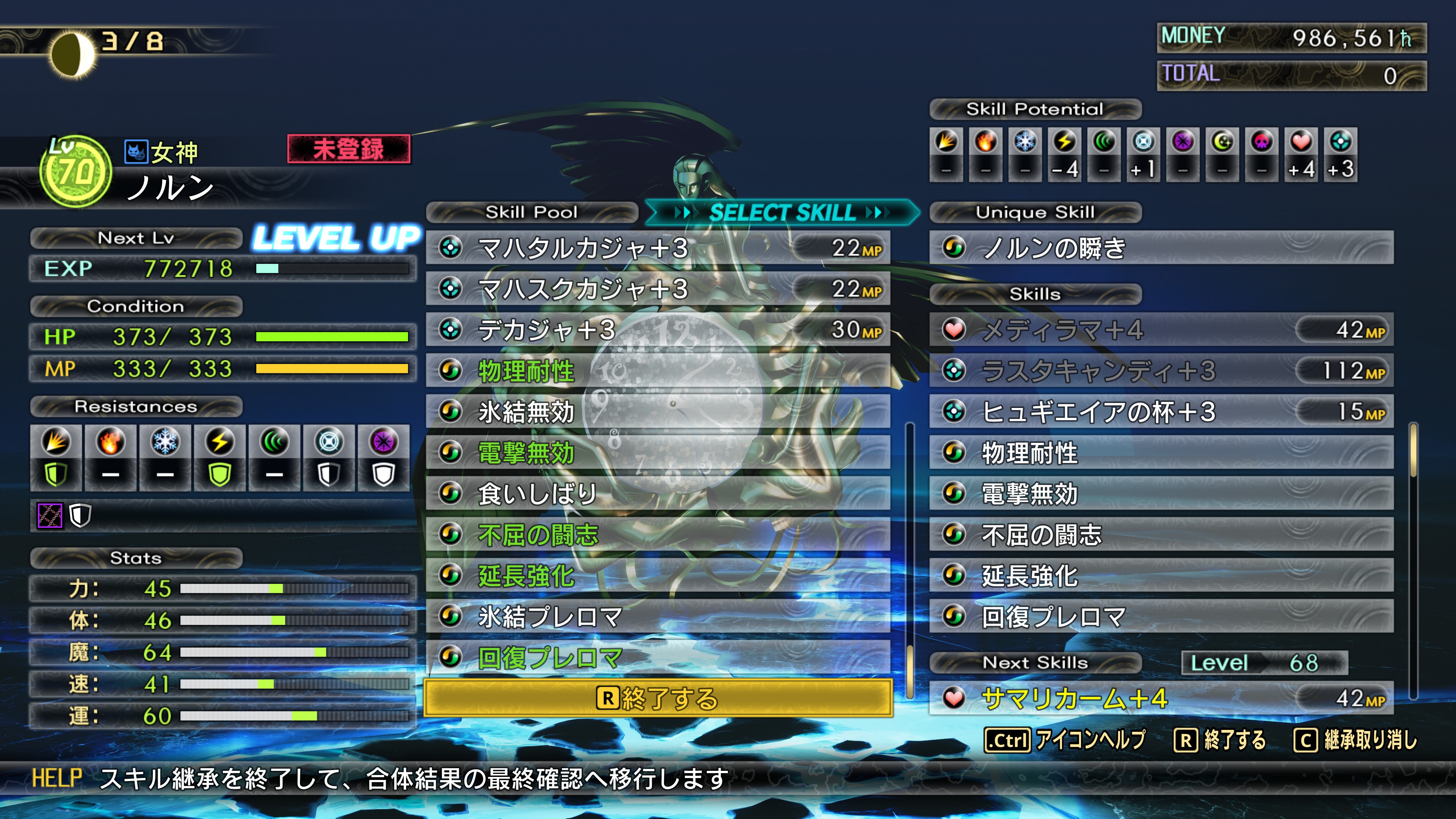
Task: Select green 電撃無効 in the Skill Pool
Action: tap(657, 453)
